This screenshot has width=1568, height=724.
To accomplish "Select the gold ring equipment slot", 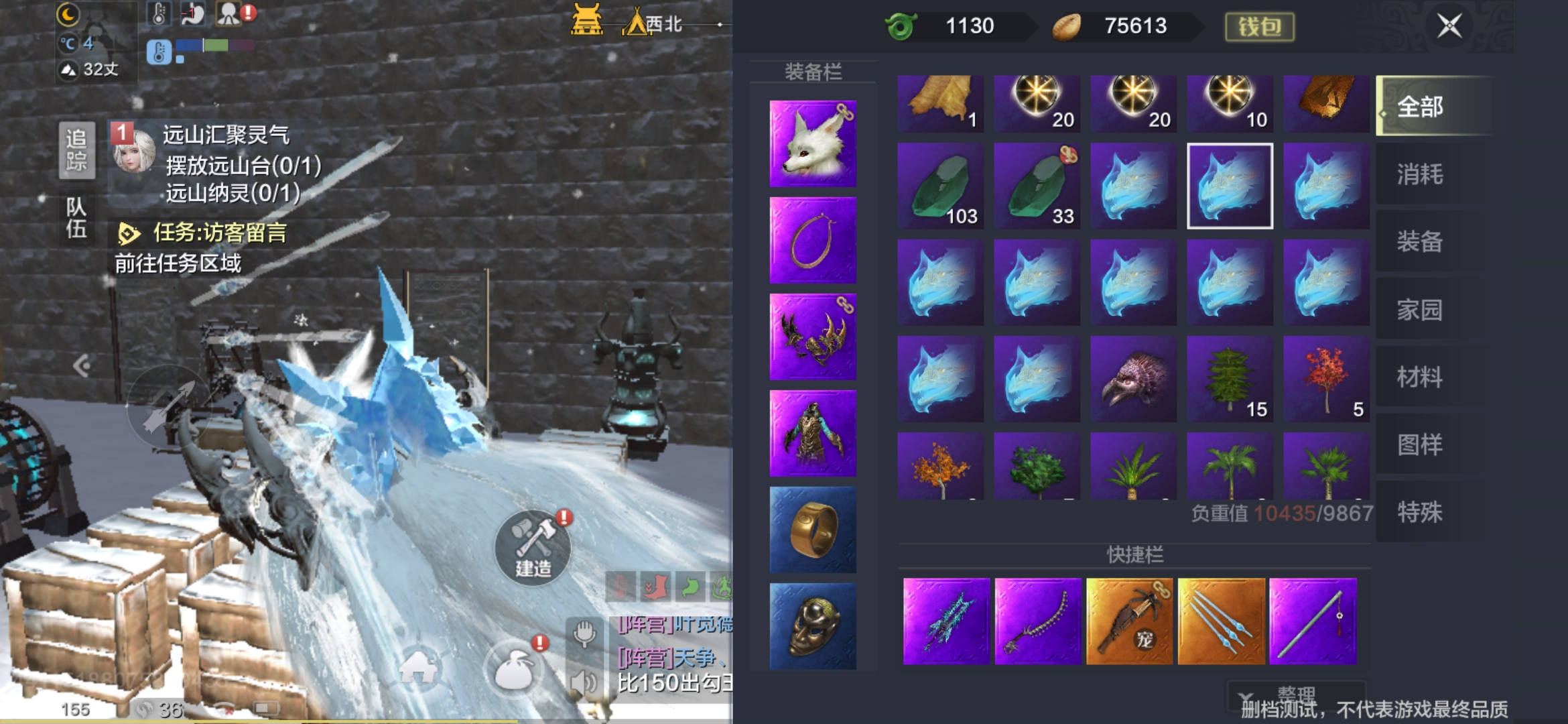I will 813,530.
